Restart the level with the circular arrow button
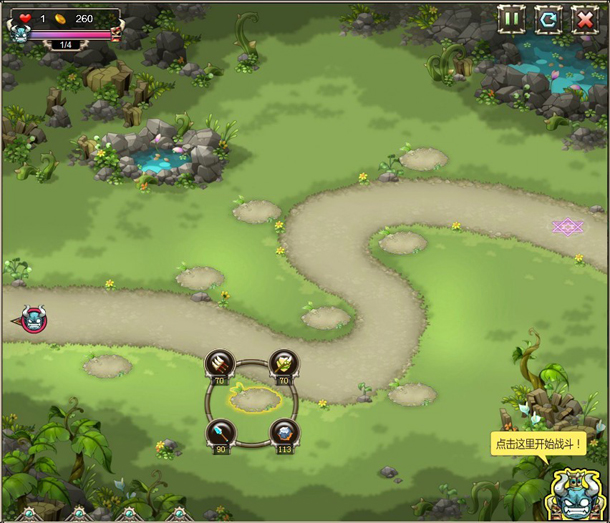The width and height of the screenshot is (610, 523). 547,18
